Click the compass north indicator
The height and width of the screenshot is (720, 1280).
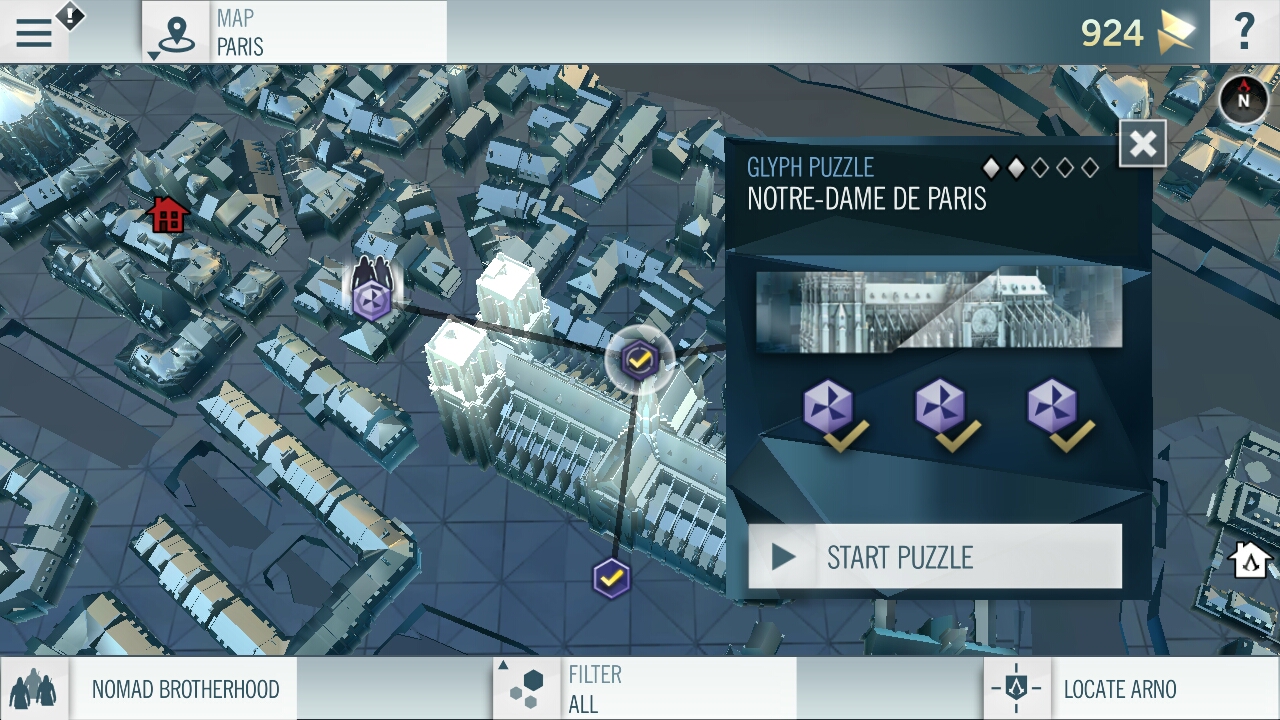[x=1244, y=100]
